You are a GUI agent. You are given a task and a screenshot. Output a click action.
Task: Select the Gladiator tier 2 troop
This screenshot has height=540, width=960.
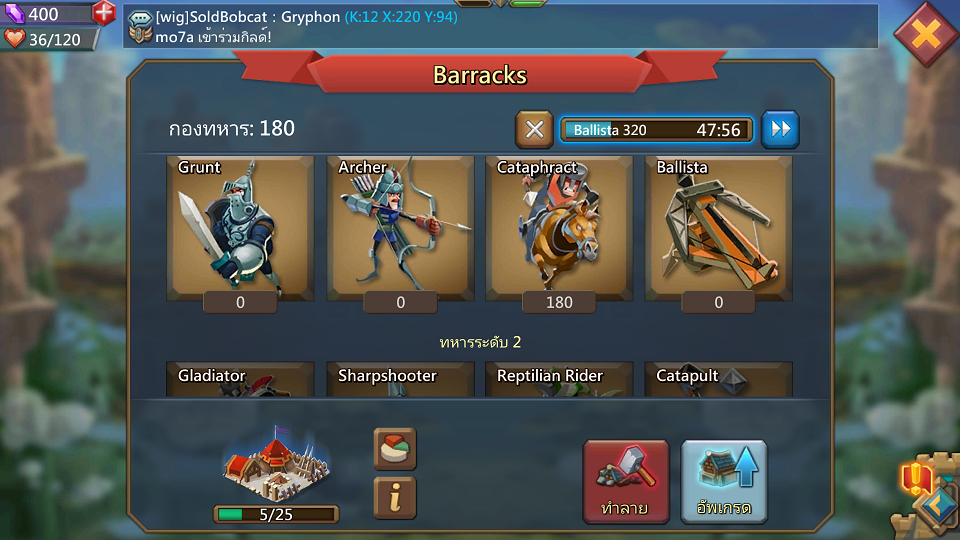[x=240, y=378]
